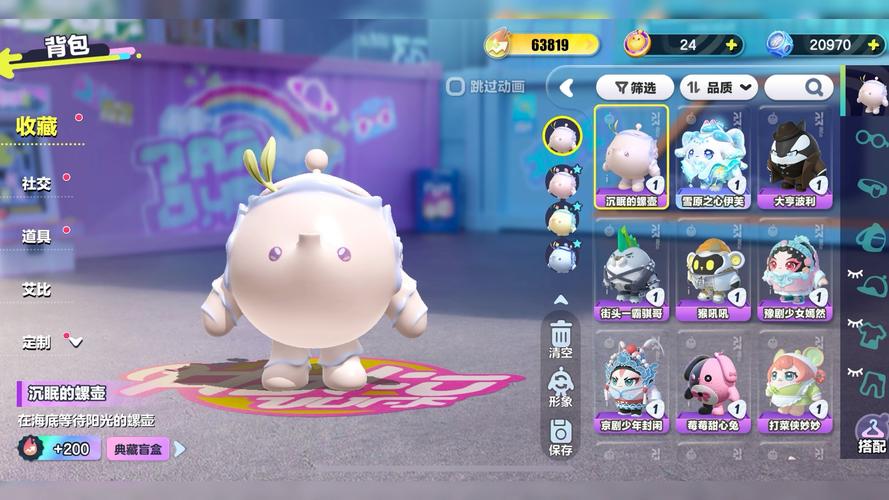Select the 艾比 category
Image resolution: width=889 pixels, height=500 pixels.
click(x=37, y=289)
